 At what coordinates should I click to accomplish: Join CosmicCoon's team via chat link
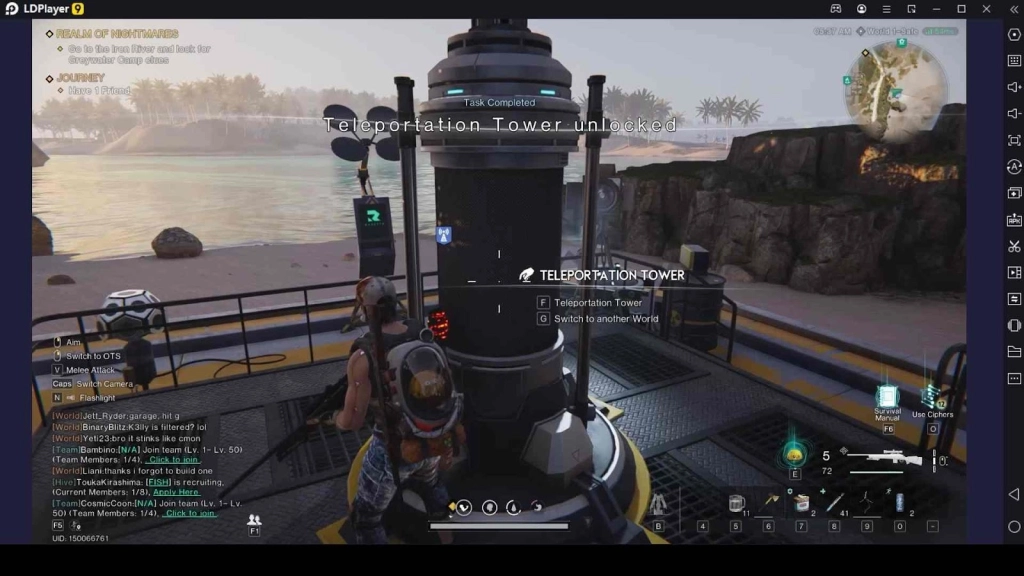tap(190, 513)
